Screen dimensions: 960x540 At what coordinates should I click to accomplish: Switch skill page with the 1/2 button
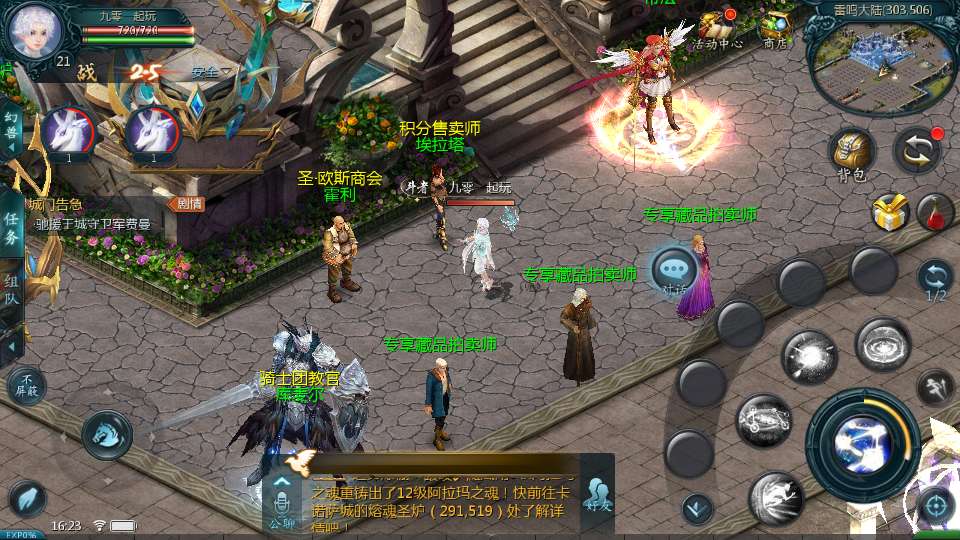click(935, 280)
